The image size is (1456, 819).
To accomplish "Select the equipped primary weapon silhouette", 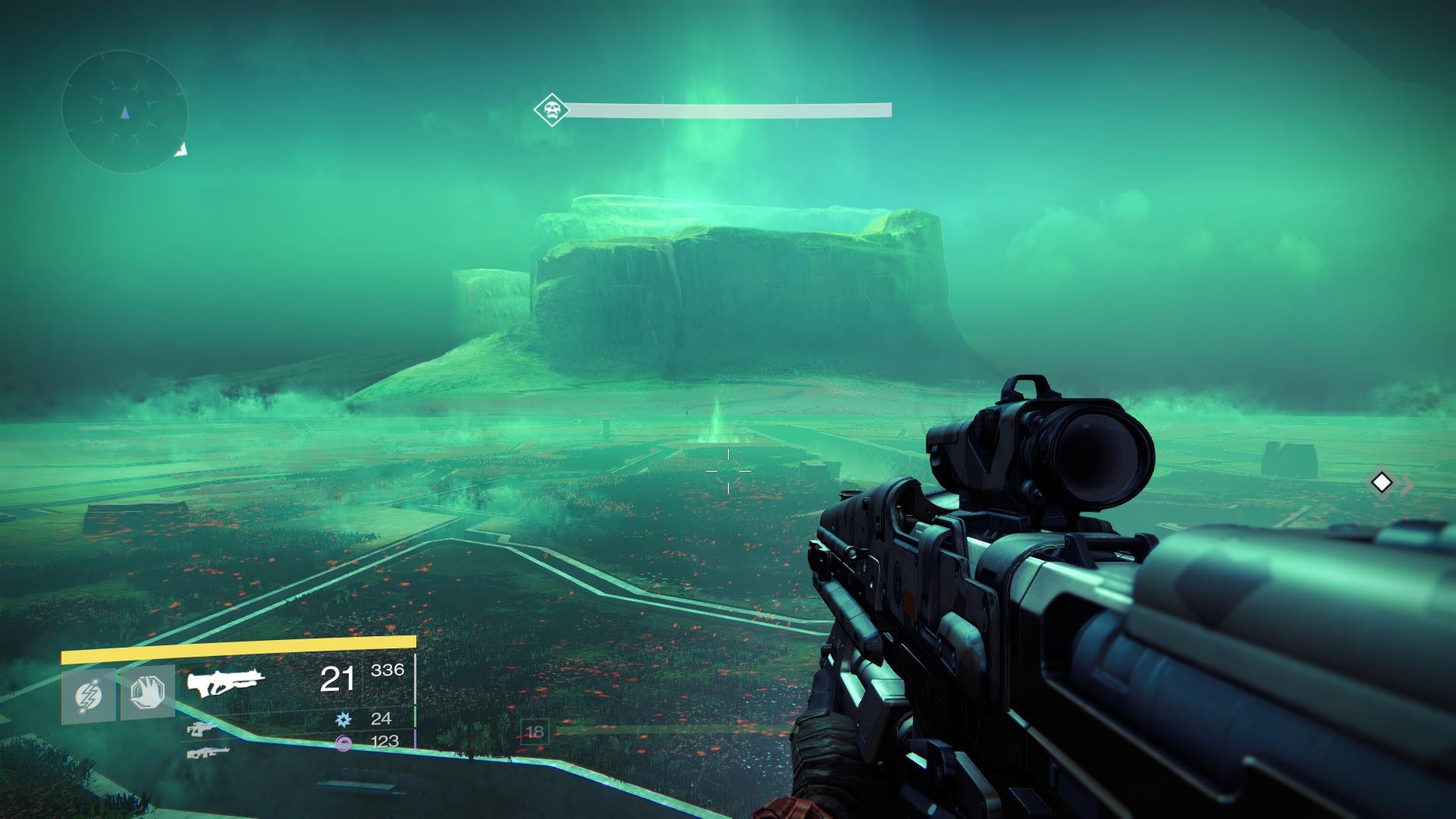I will (x=226, y=680).
